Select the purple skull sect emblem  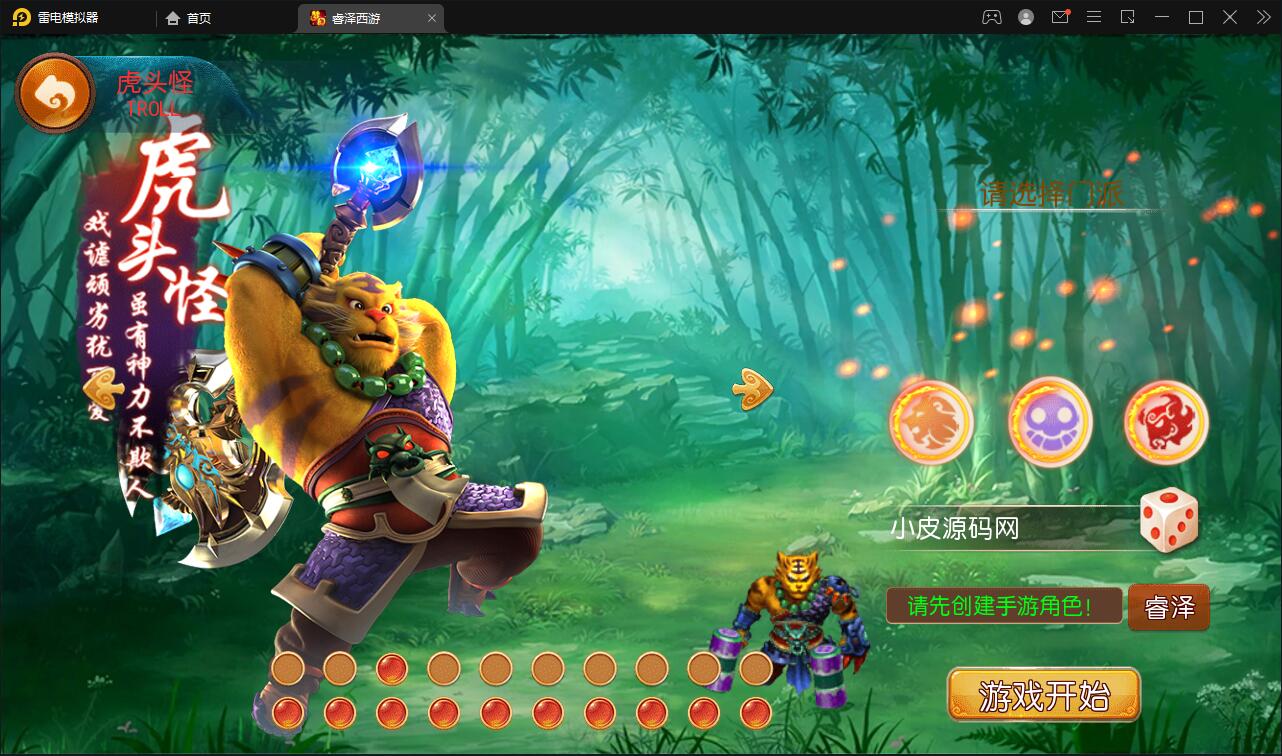coord(1048,423)
